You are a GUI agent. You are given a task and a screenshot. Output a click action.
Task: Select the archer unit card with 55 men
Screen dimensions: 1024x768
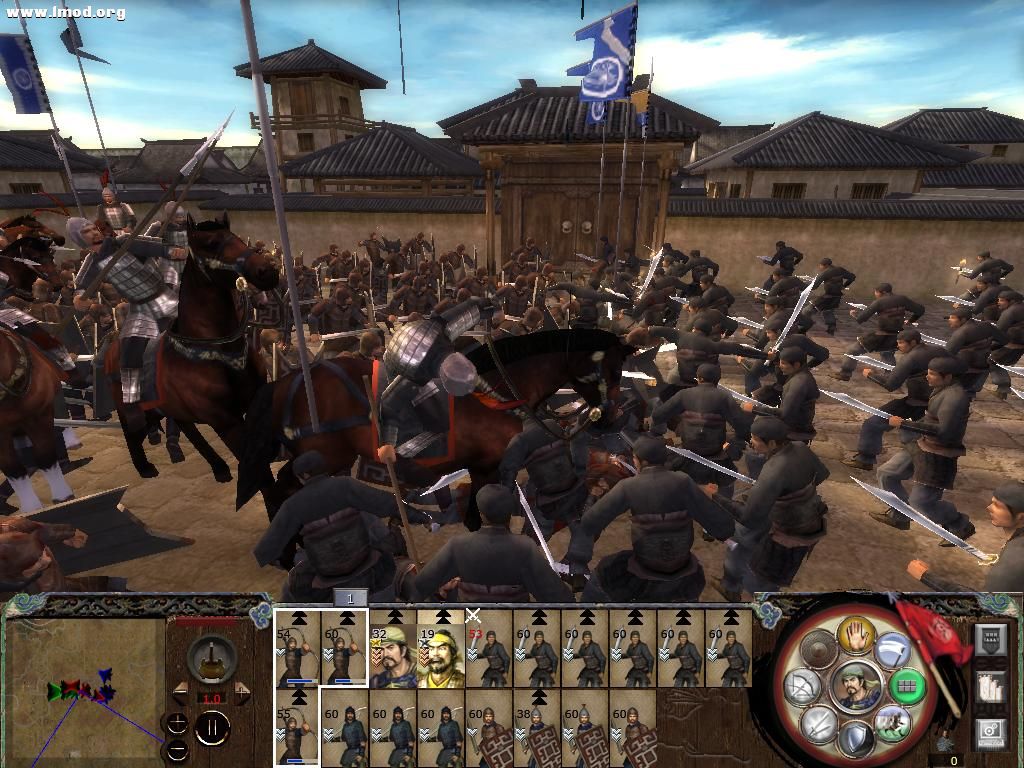[x=297, y=728]
